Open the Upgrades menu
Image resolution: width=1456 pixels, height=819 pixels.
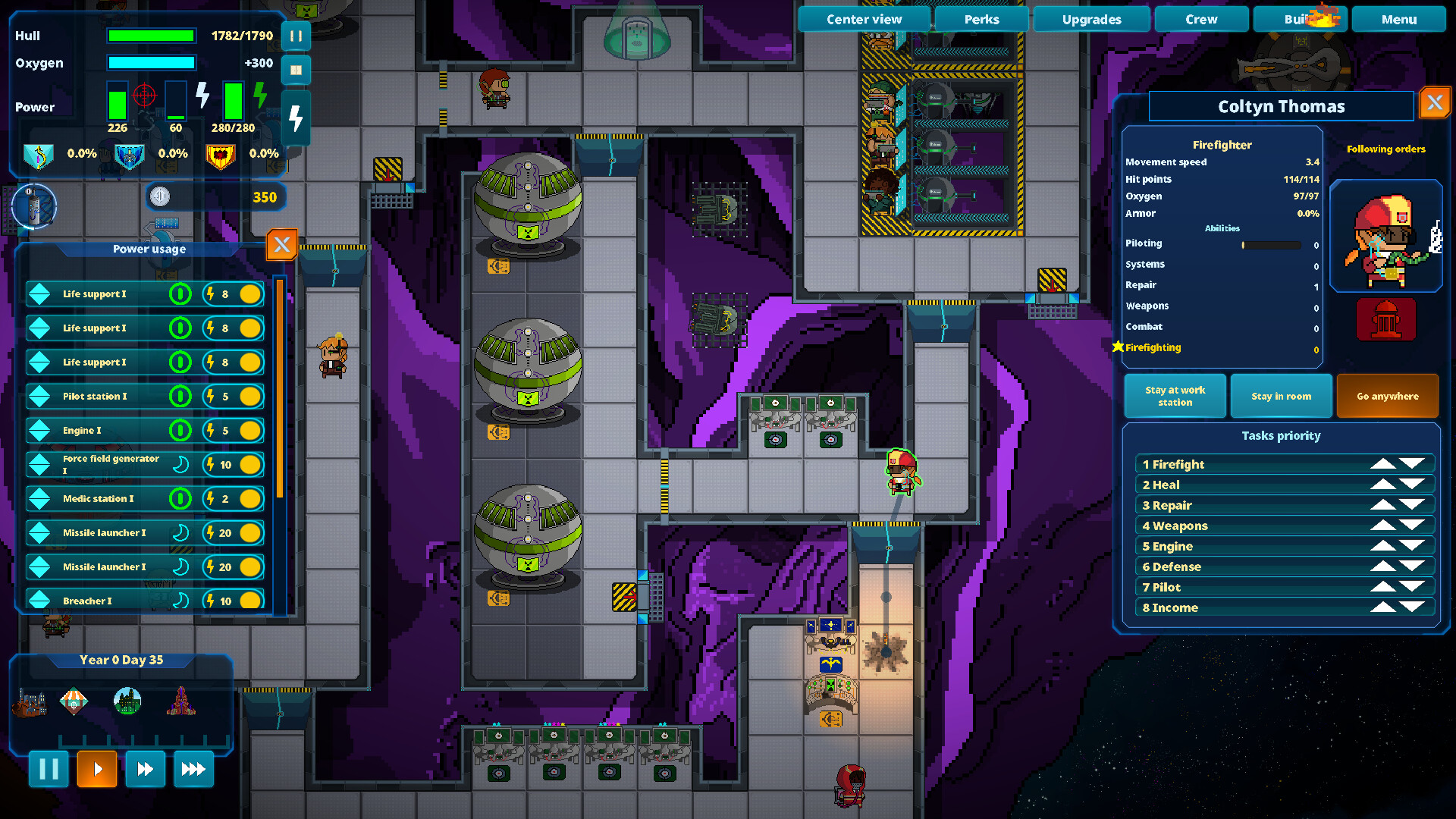pyautogui.click(x=1091, y=19)
